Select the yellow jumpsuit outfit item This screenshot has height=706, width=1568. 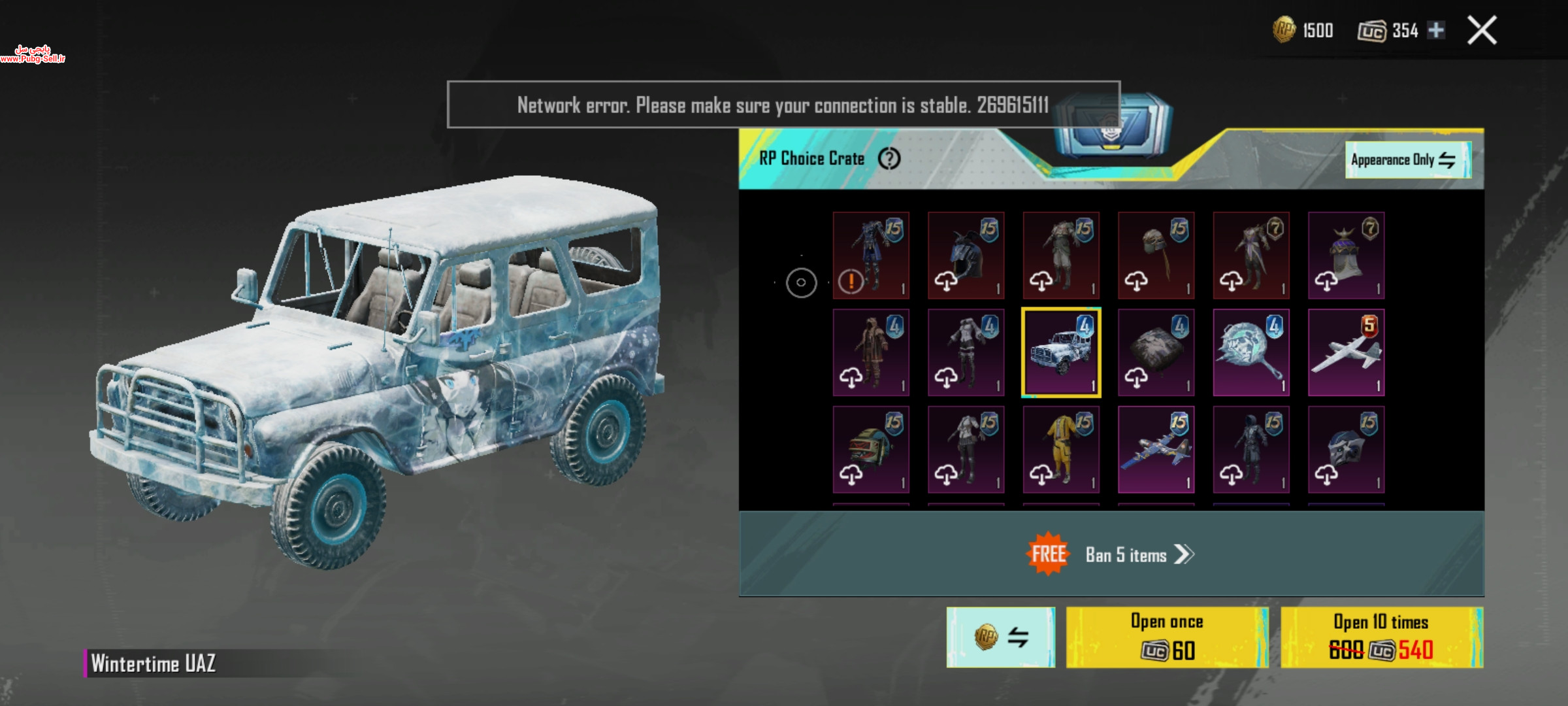(x=1061, y=450)
